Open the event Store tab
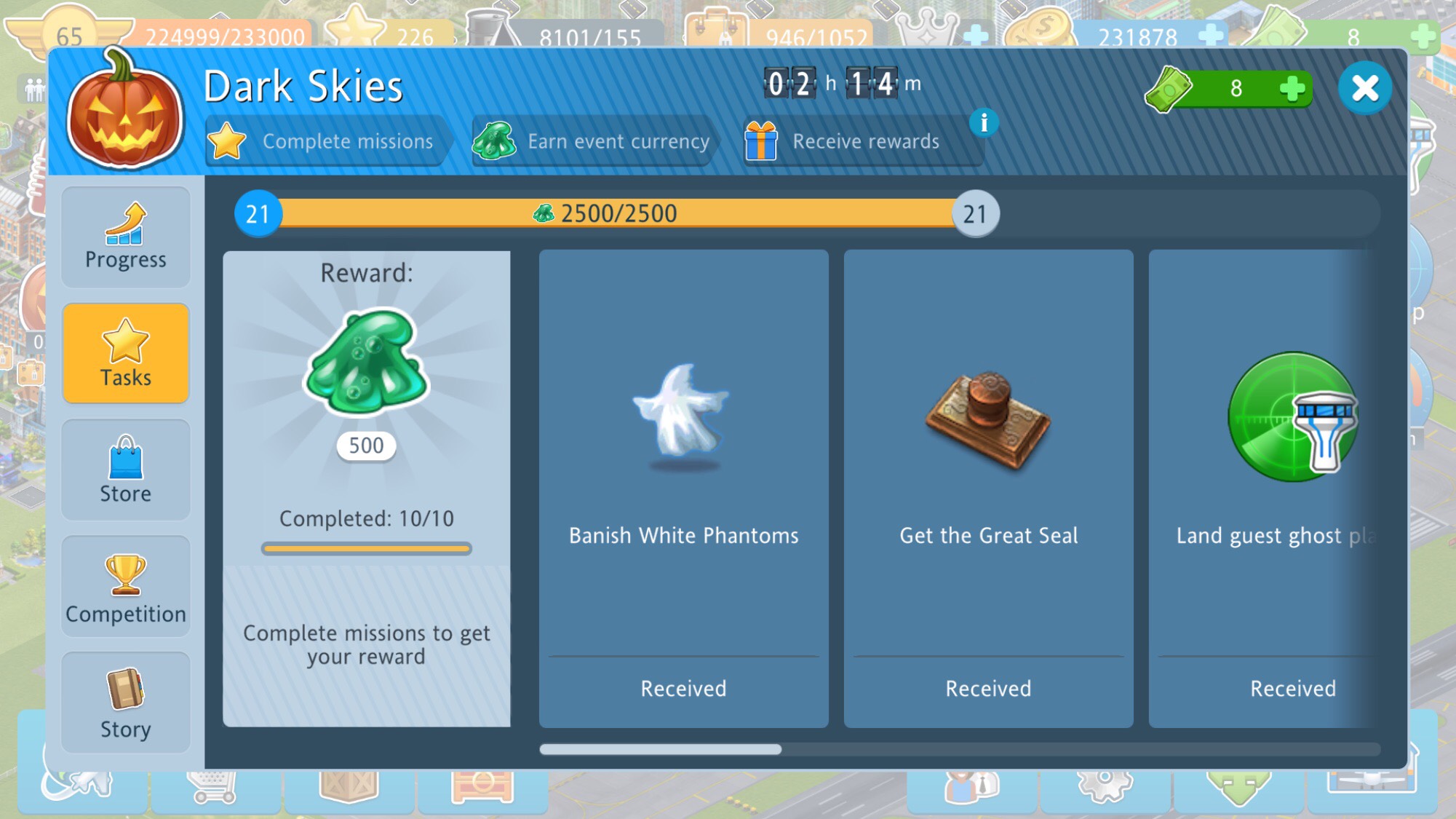Screen dimensions: 1456x819 tap(126, 470)
